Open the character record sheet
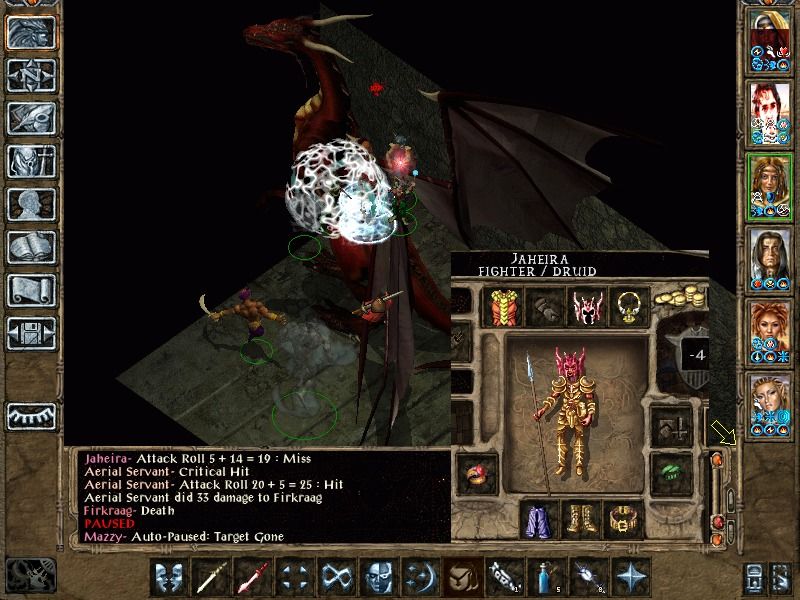Viewport: 800px width, 600px height. coord(32,204)
